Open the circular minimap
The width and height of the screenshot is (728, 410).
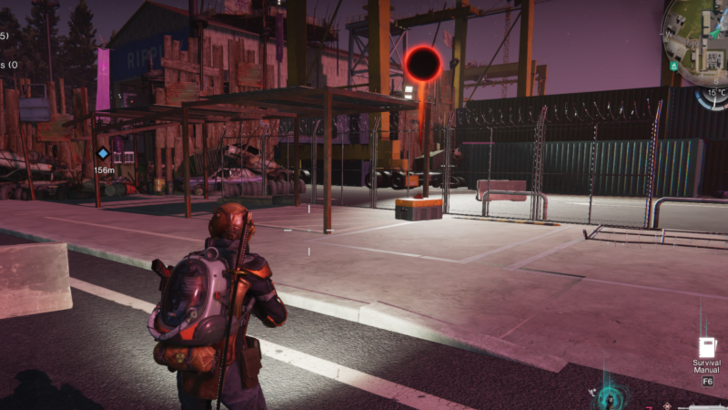tap(697, 33)
